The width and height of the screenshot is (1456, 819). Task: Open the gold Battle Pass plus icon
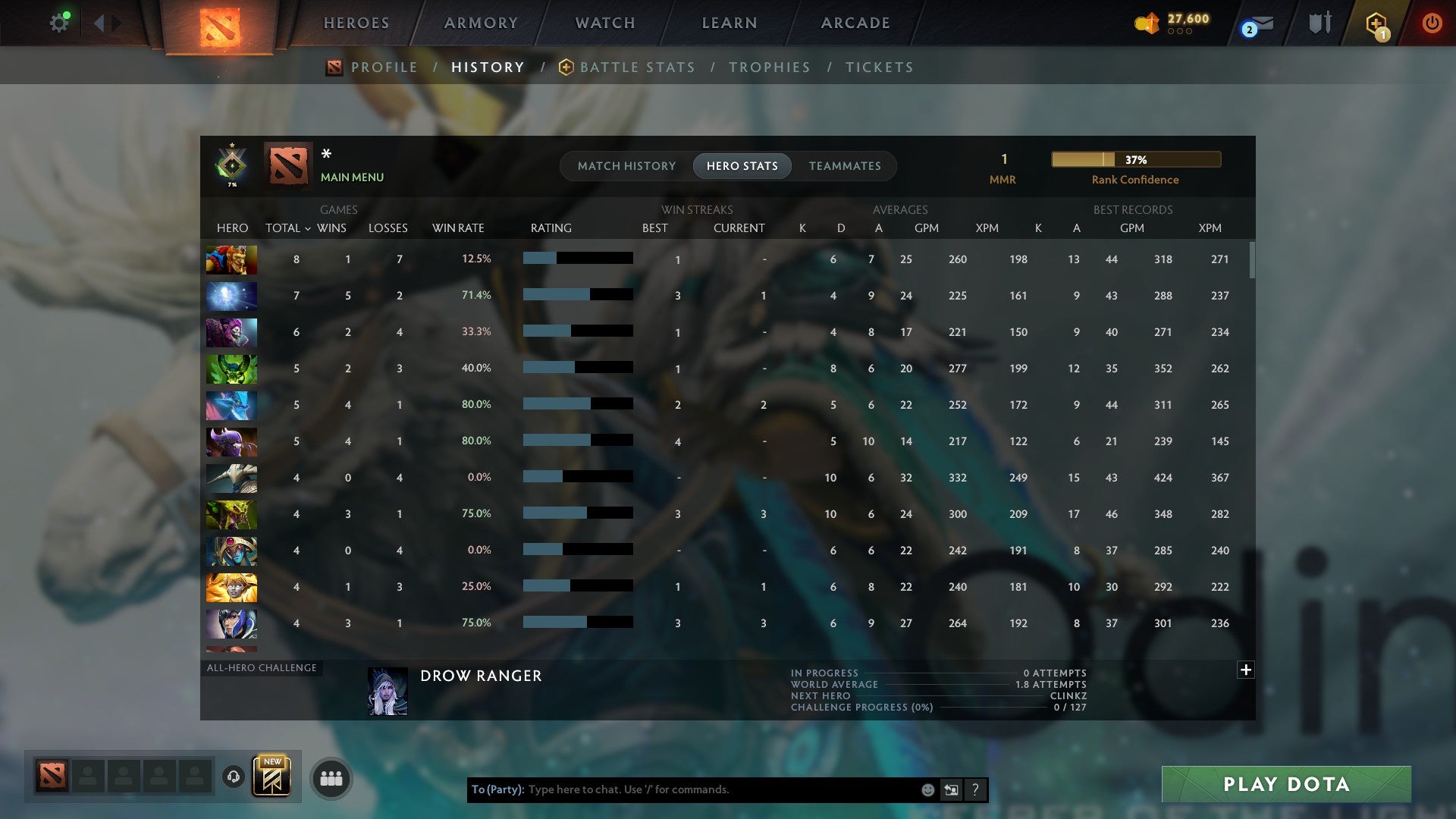1376,23
